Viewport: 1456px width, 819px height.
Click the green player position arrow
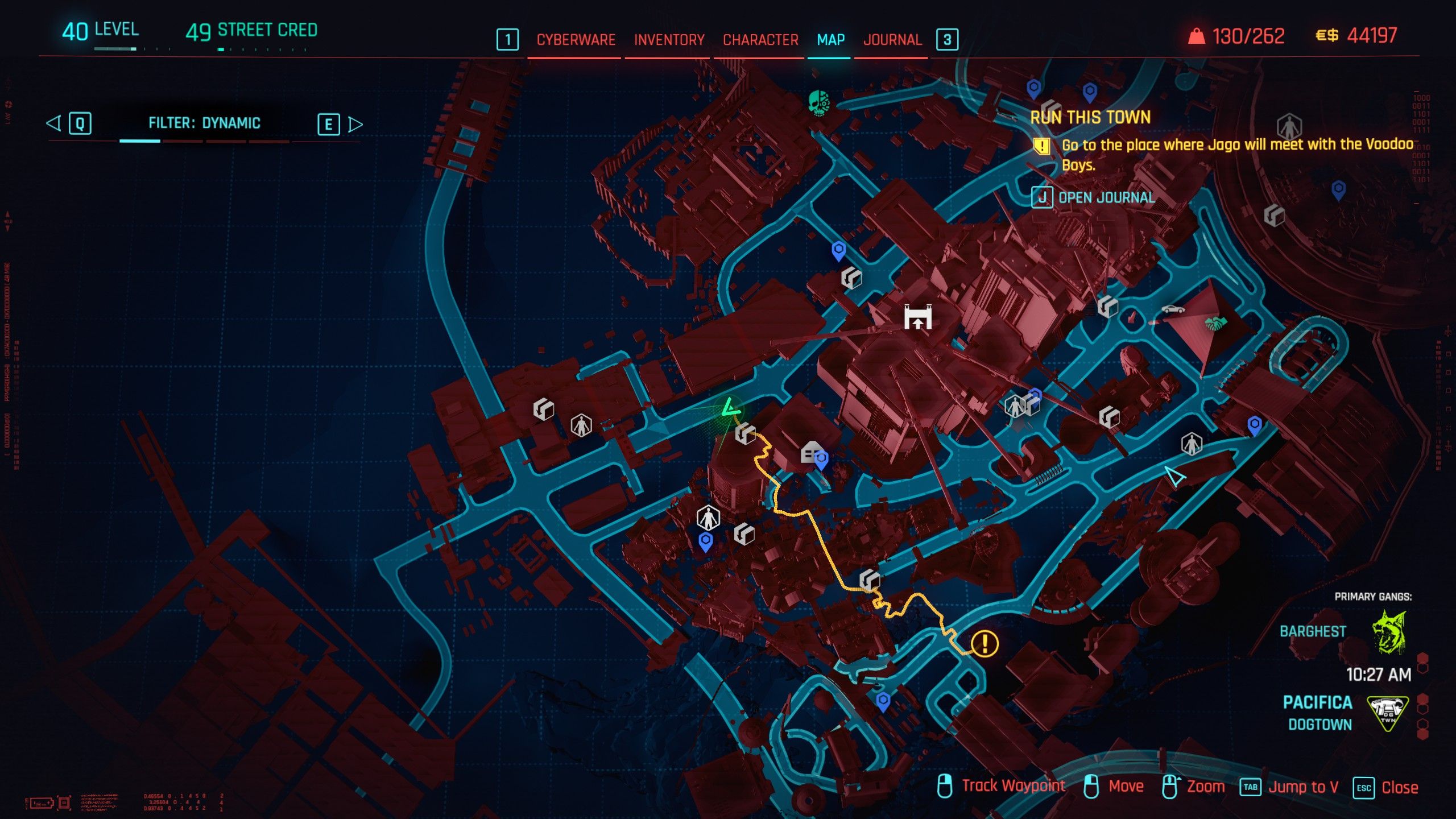click(x=730, y=408)
